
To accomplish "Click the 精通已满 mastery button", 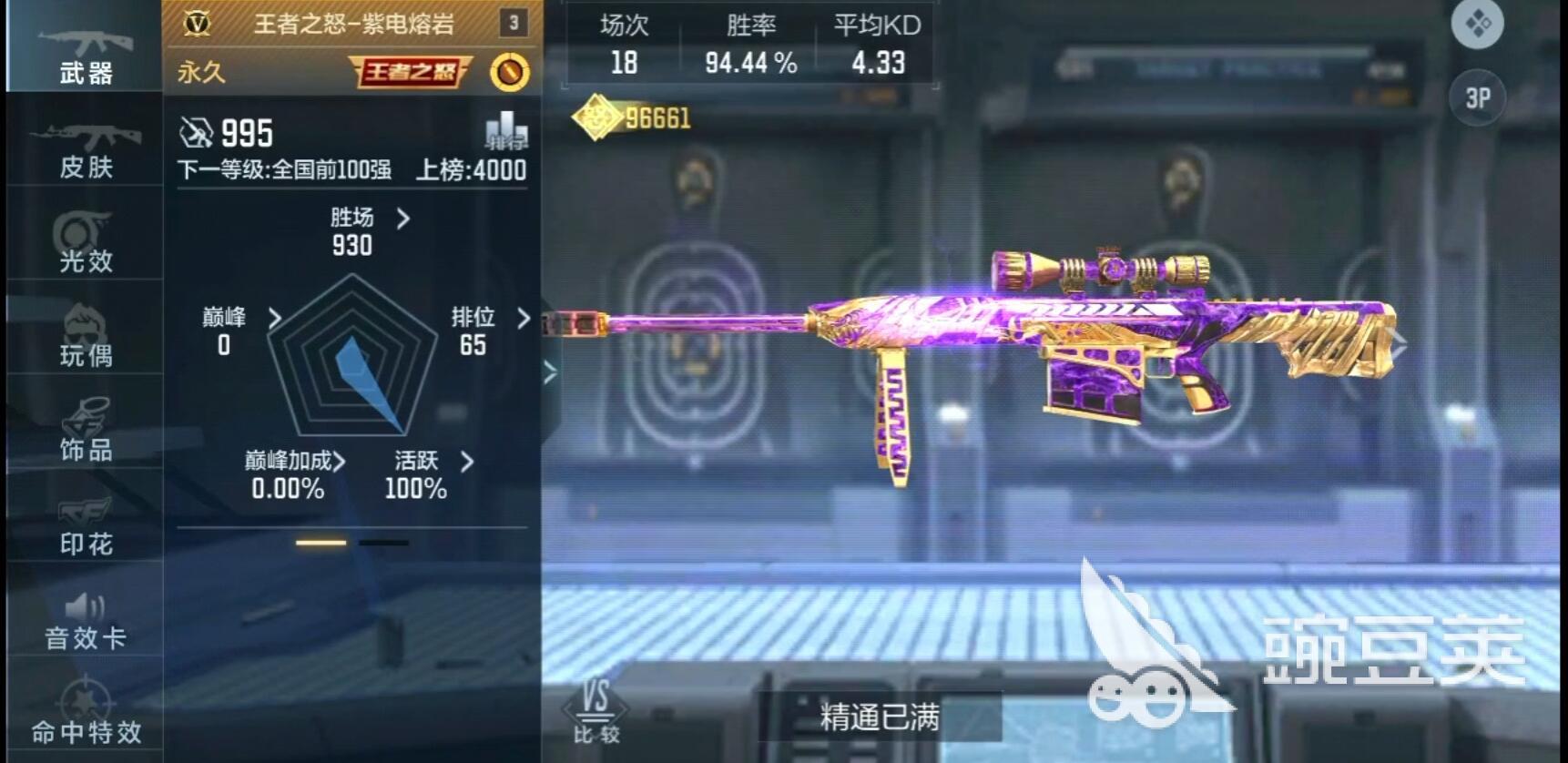I will pos(879,717).
